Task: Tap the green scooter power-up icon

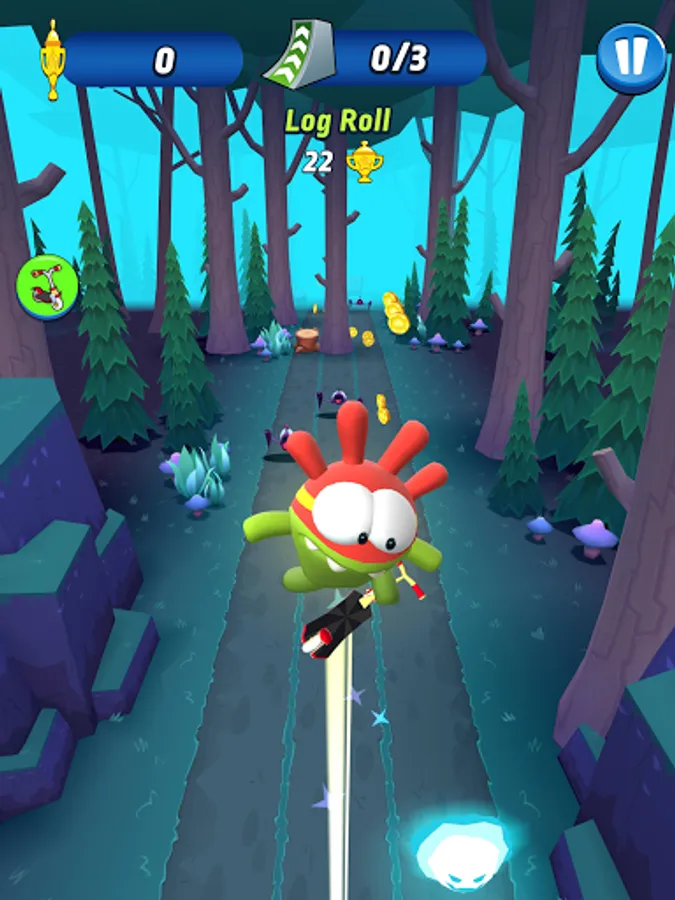Action: (48, 287)
